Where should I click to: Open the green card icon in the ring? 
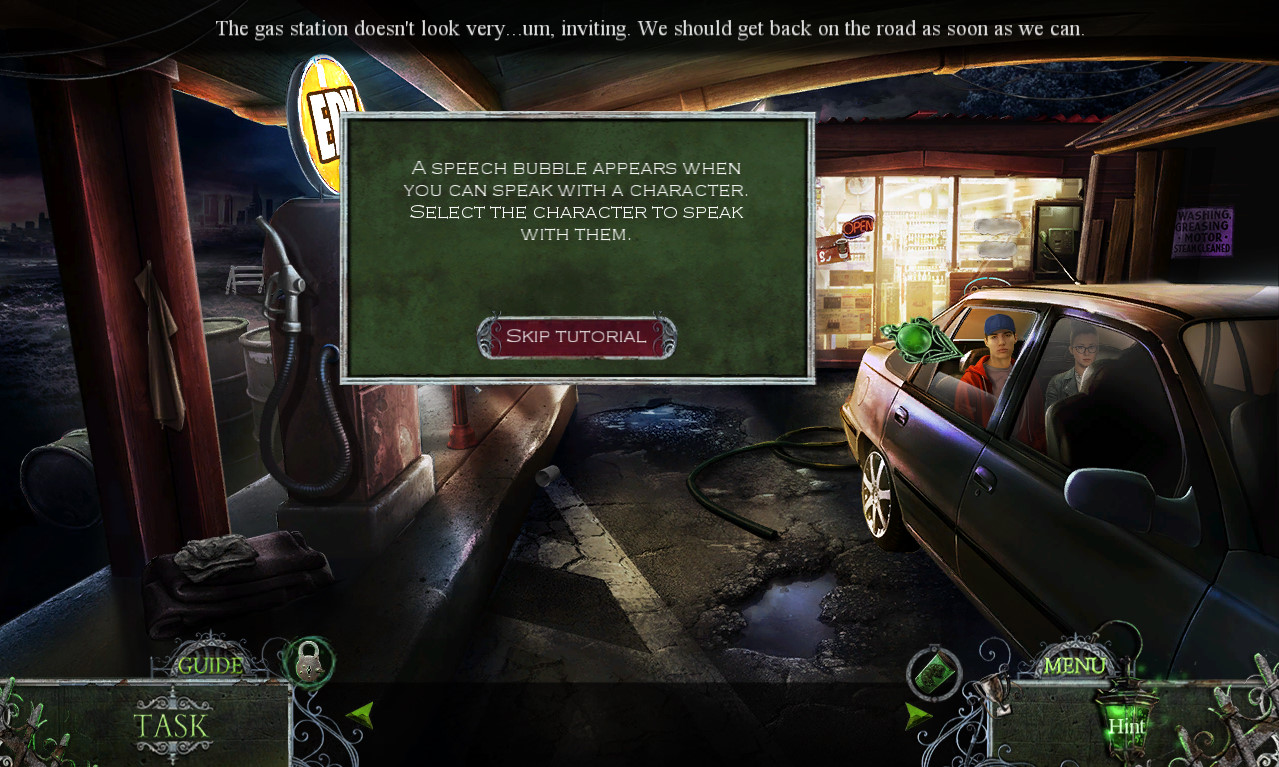[x=934, y=672]
